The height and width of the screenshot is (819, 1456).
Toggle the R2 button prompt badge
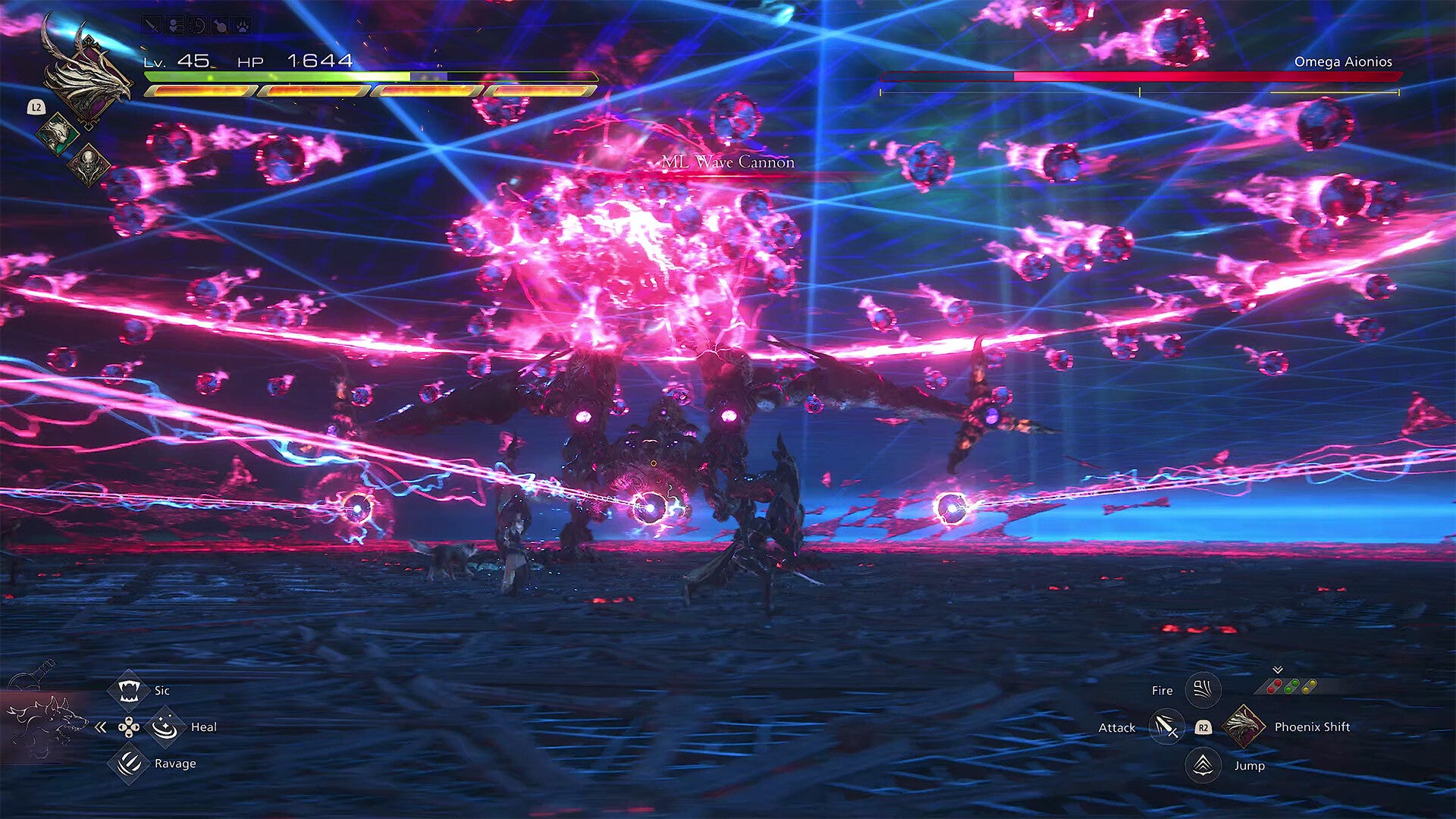(x=1203, y=729)
